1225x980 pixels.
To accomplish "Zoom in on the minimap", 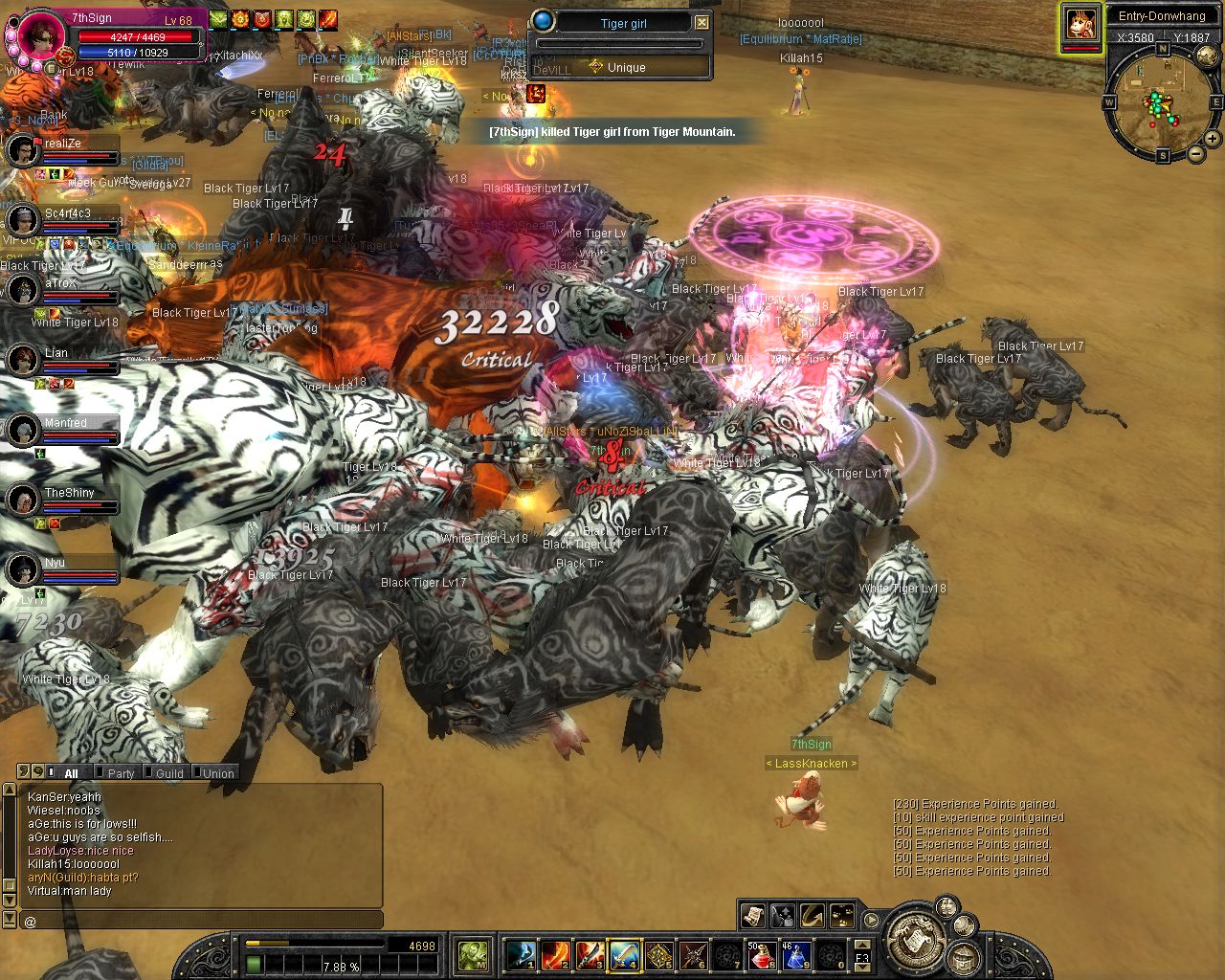I will 1211,141.
